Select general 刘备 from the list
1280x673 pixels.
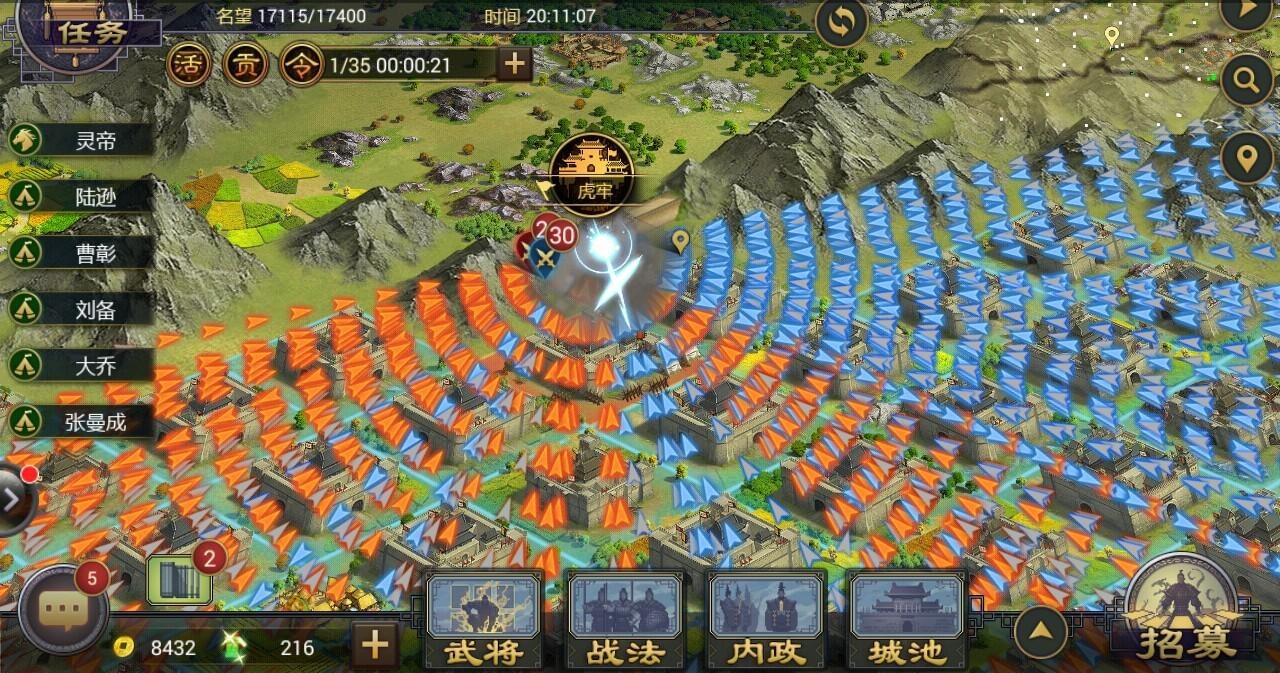pyautogui.click(x=82, y=308)
